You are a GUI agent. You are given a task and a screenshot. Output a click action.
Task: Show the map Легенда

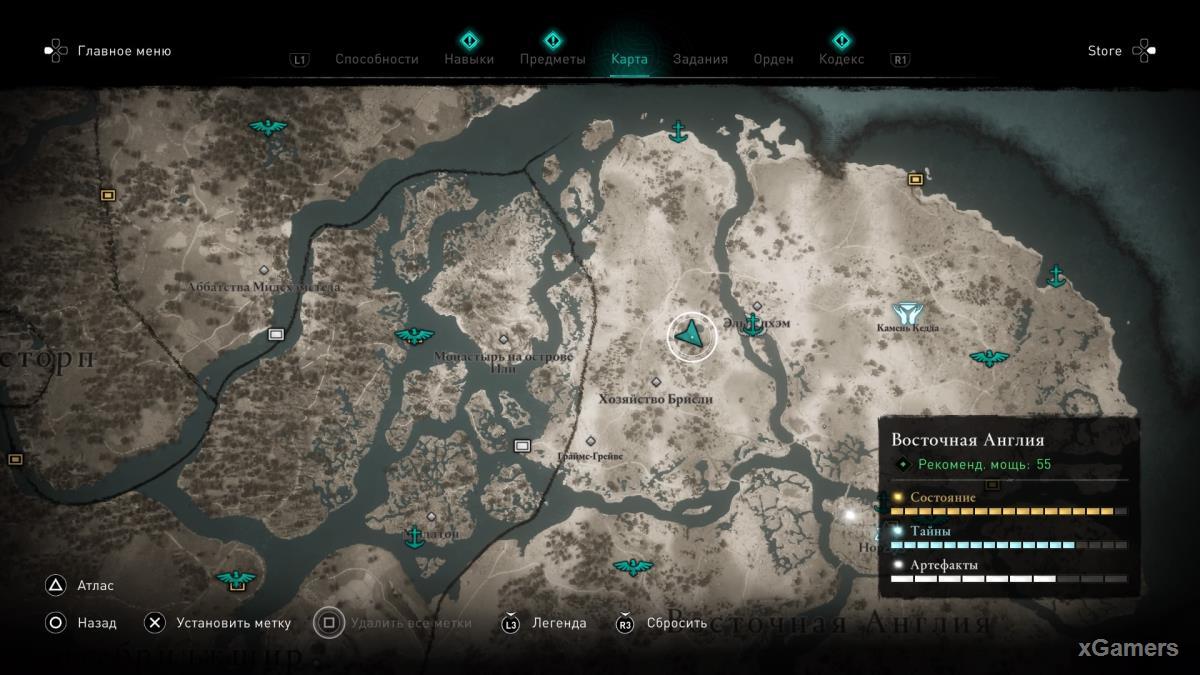[x=559, y=623]
